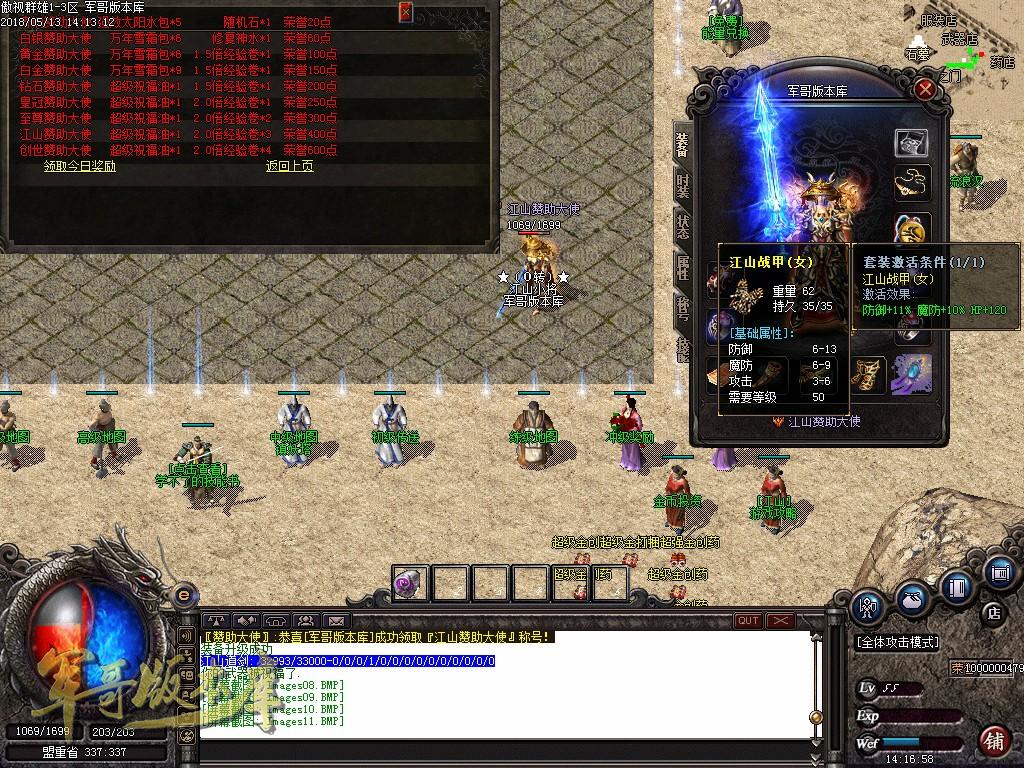Select the blue gem charm slot
This screenshot has height=768, width=1024.
point(911,374)
